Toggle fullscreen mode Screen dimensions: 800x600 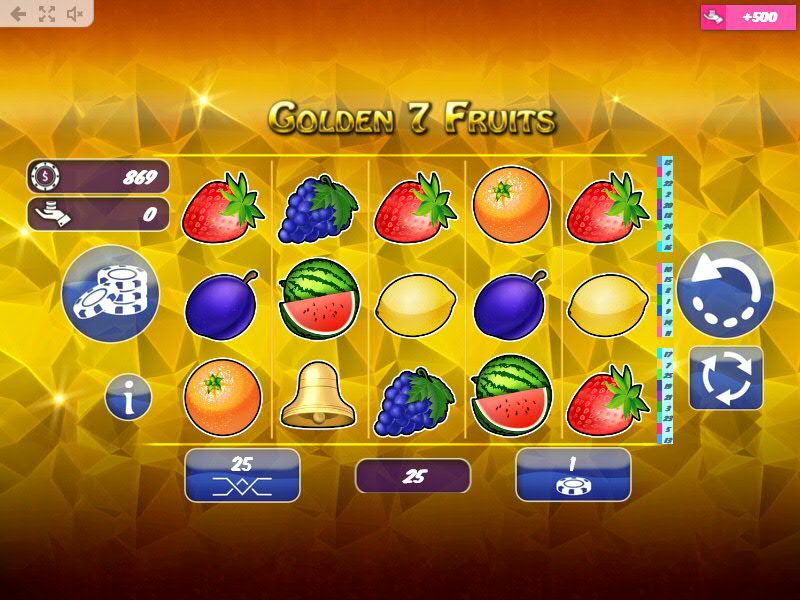[46, 14]
